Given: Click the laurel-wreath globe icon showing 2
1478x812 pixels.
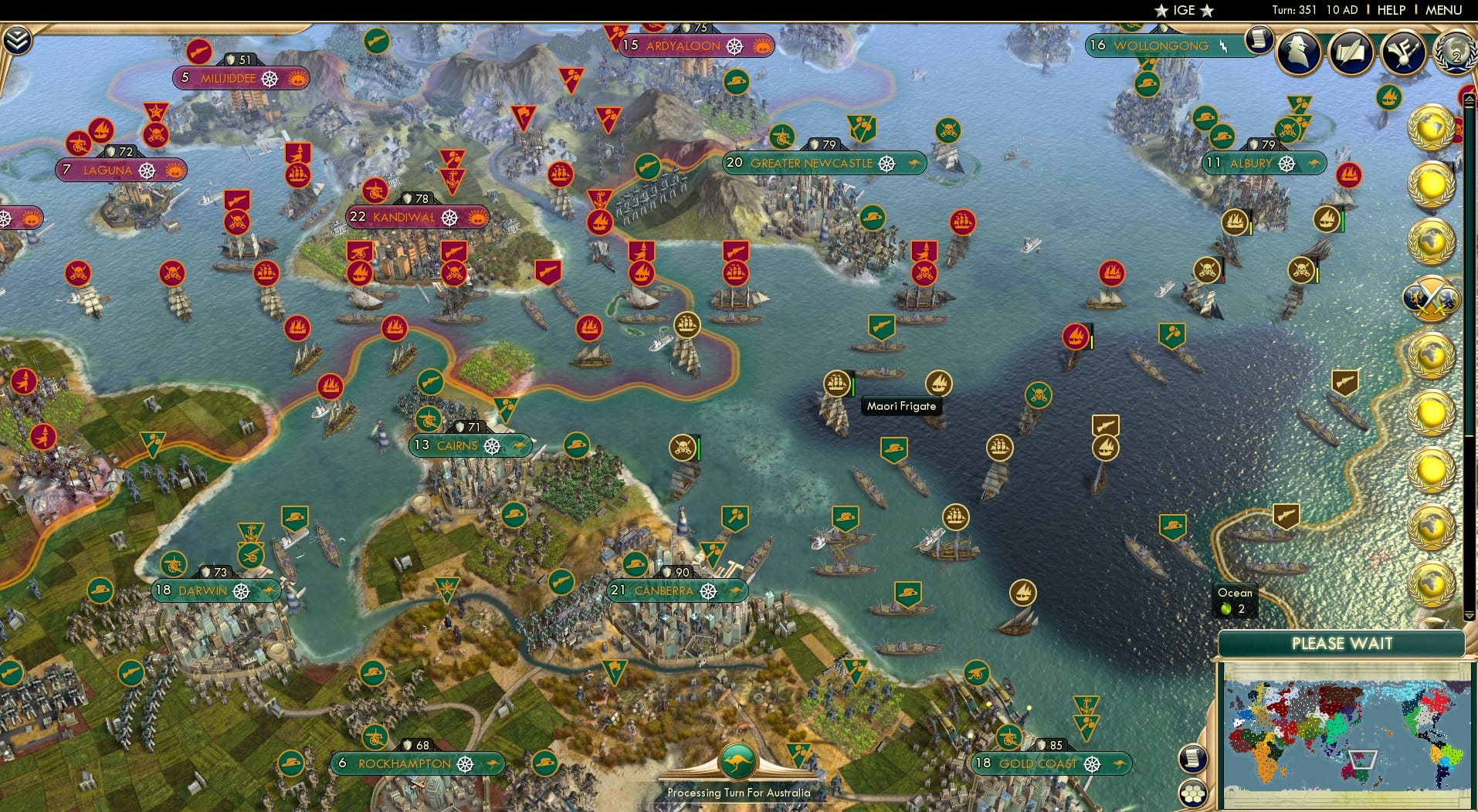Looking at the screenshot, I should (x=1455, y=55).
